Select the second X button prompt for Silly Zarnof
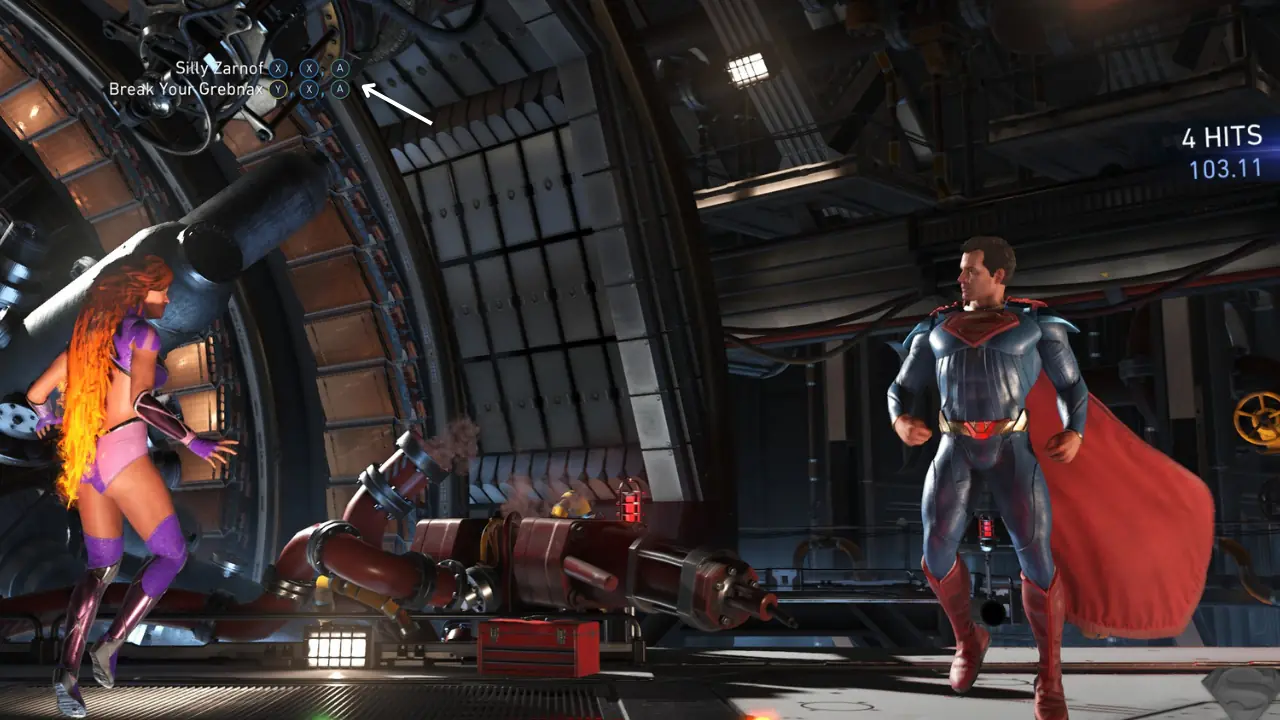This screenshot has width=1280, height=720. point(309,69)
